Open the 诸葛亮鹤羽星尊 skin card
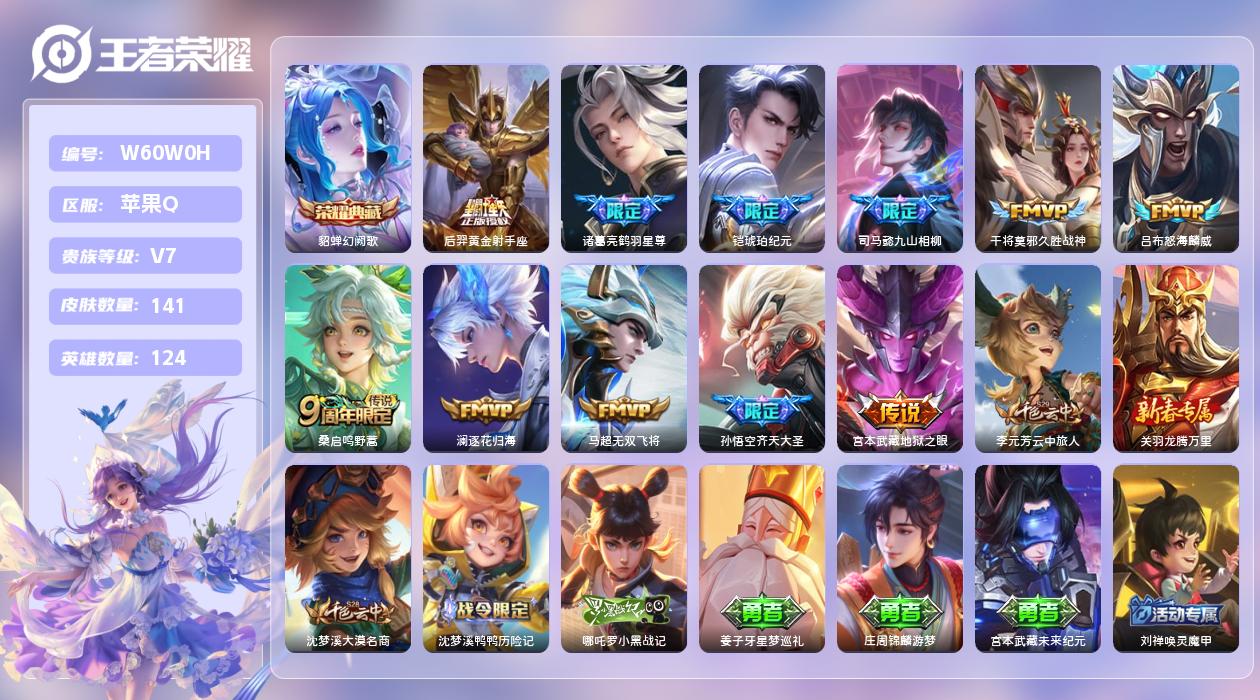Viewport: 1260px width, 700px height. tap(624, 158)
